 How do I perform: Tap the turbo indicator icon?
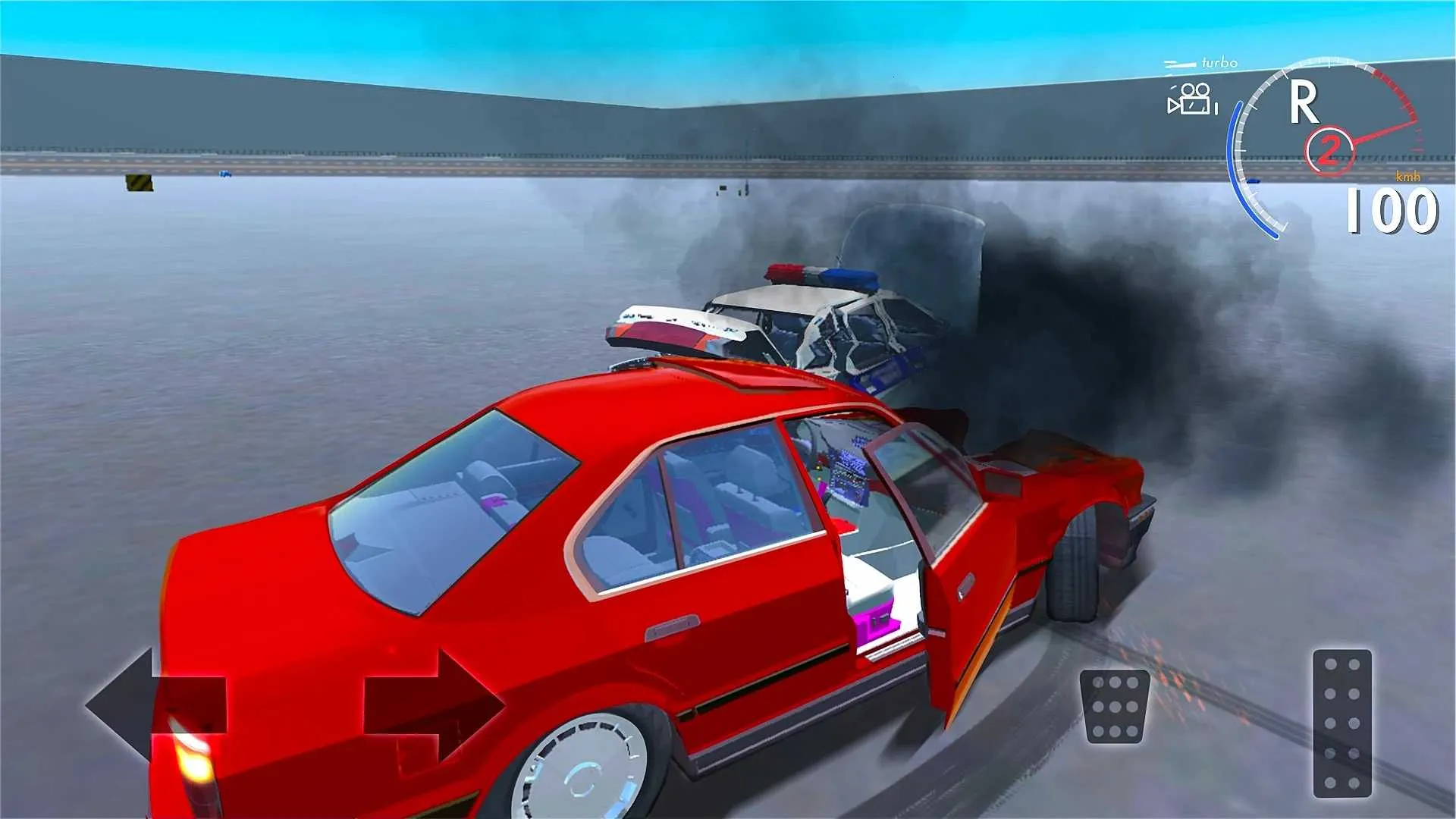(1181, 62)
